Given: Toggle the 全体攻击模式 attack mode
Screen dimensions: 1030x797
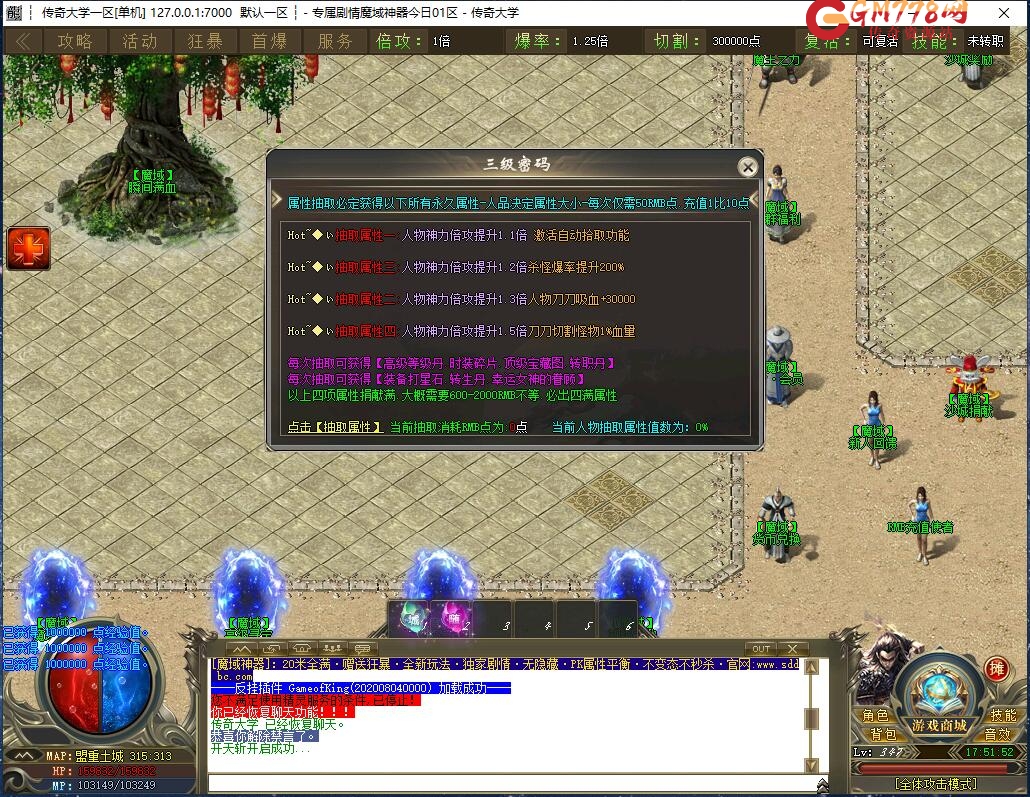Looking at the screenshot, I should (936, 783).
